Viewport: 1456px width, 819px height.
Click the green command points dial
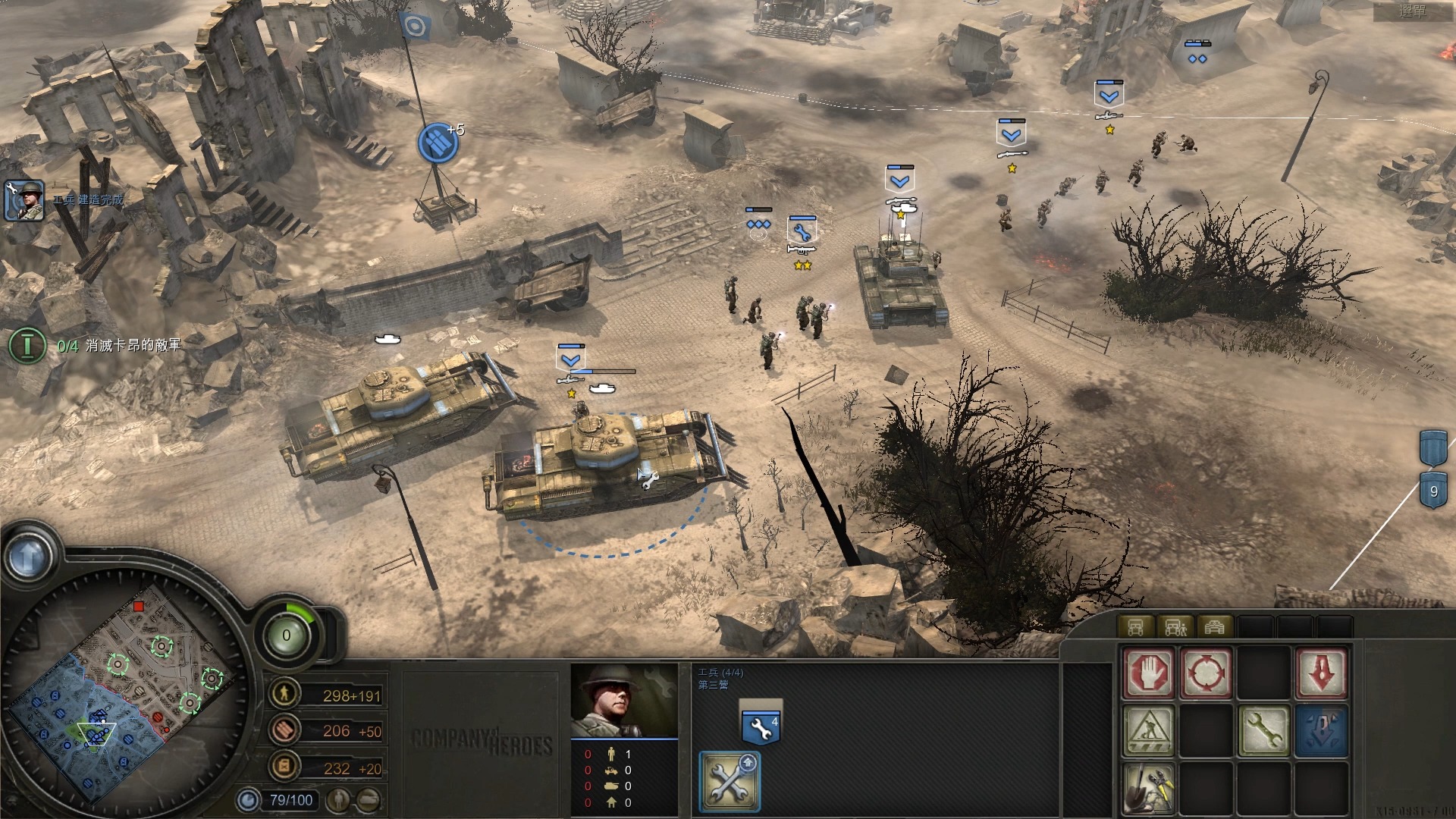click(287, 635)
